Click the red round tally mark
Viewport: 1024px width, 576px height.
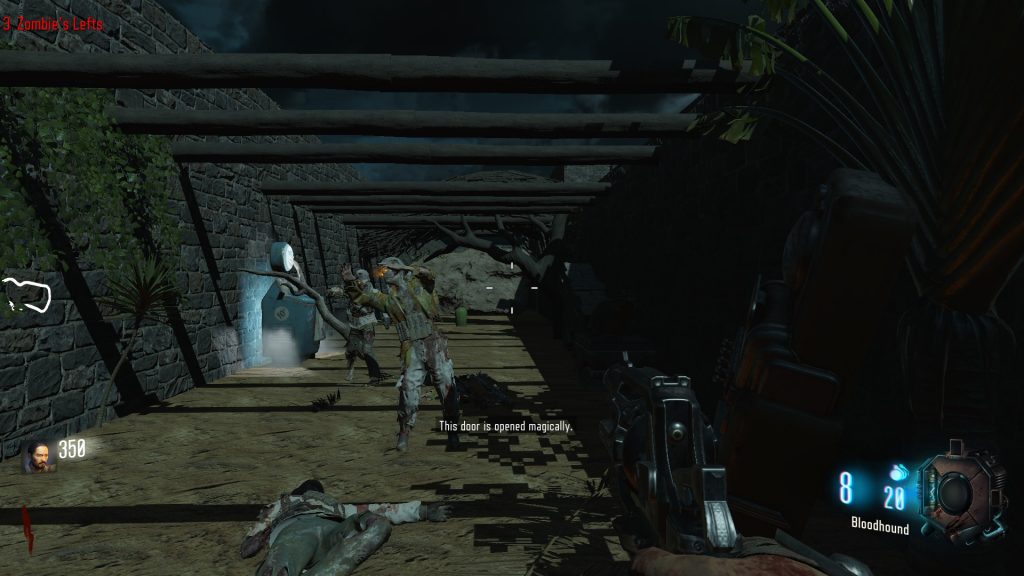[28, 528]
